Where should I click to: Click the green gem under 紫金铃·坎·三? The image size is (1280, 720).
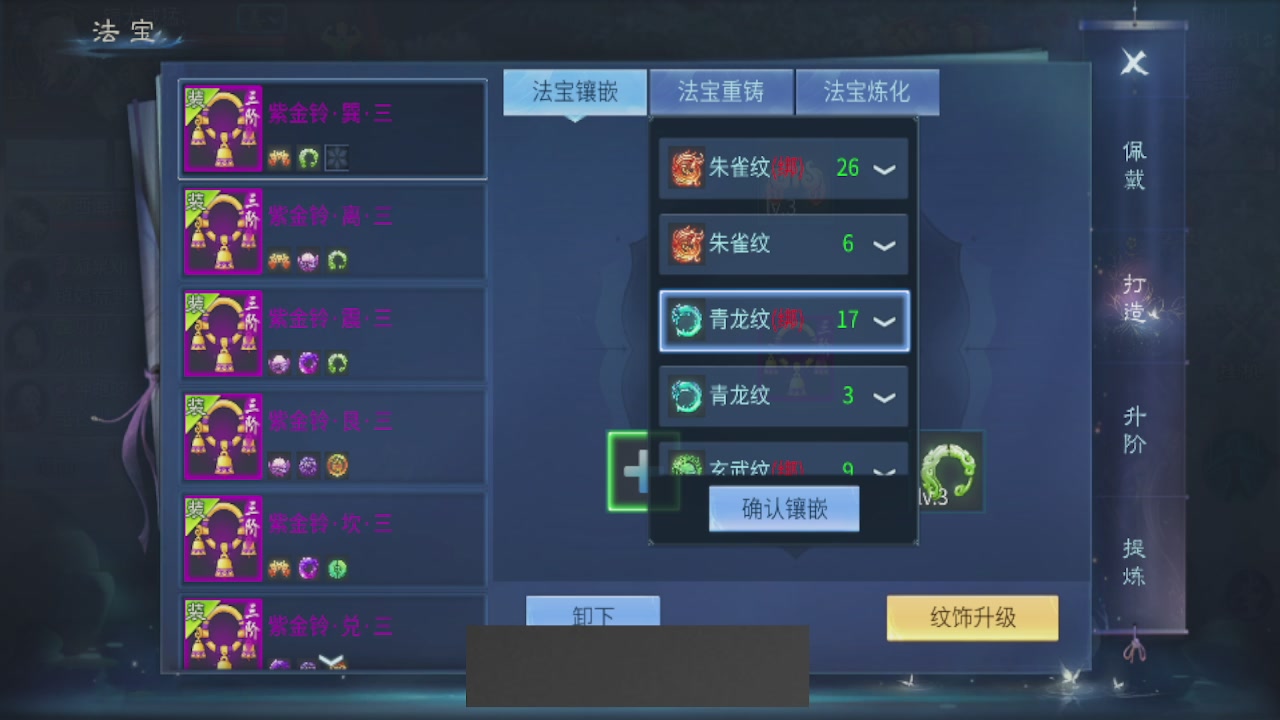point(338,567)
